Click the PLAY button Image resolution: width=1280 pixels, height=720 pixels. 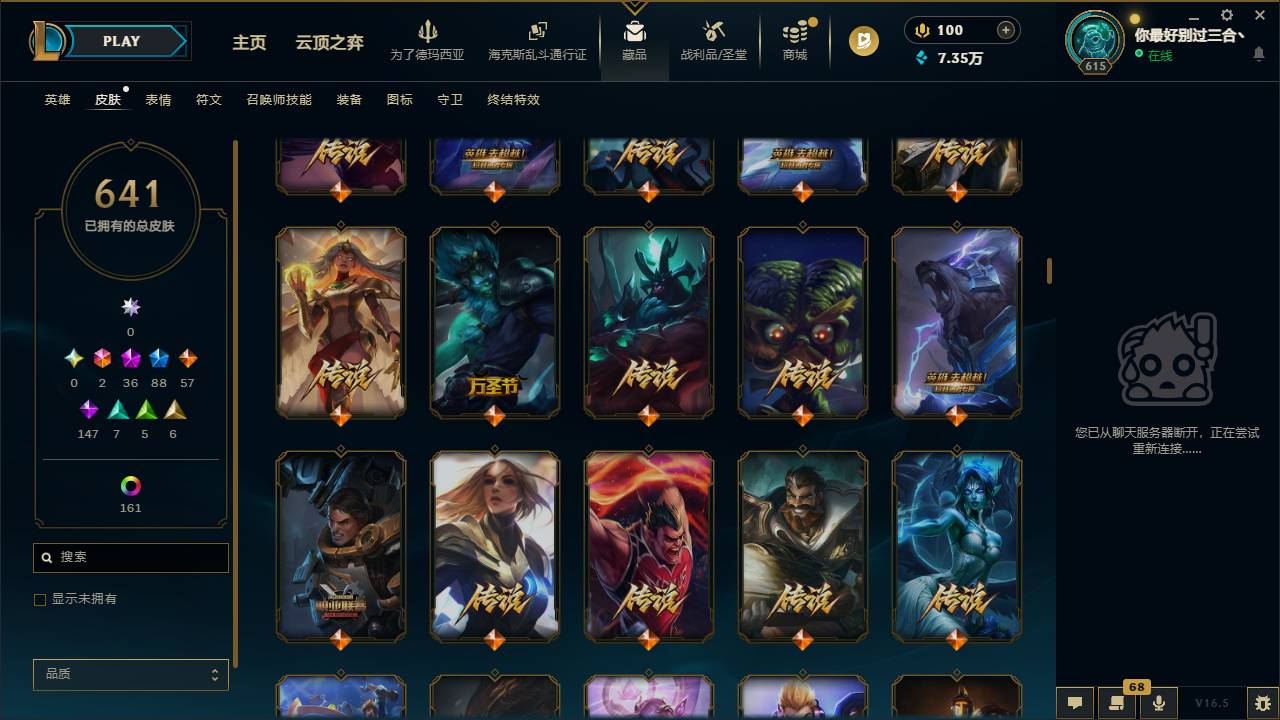pyautogui.click(x=121, y=41)
